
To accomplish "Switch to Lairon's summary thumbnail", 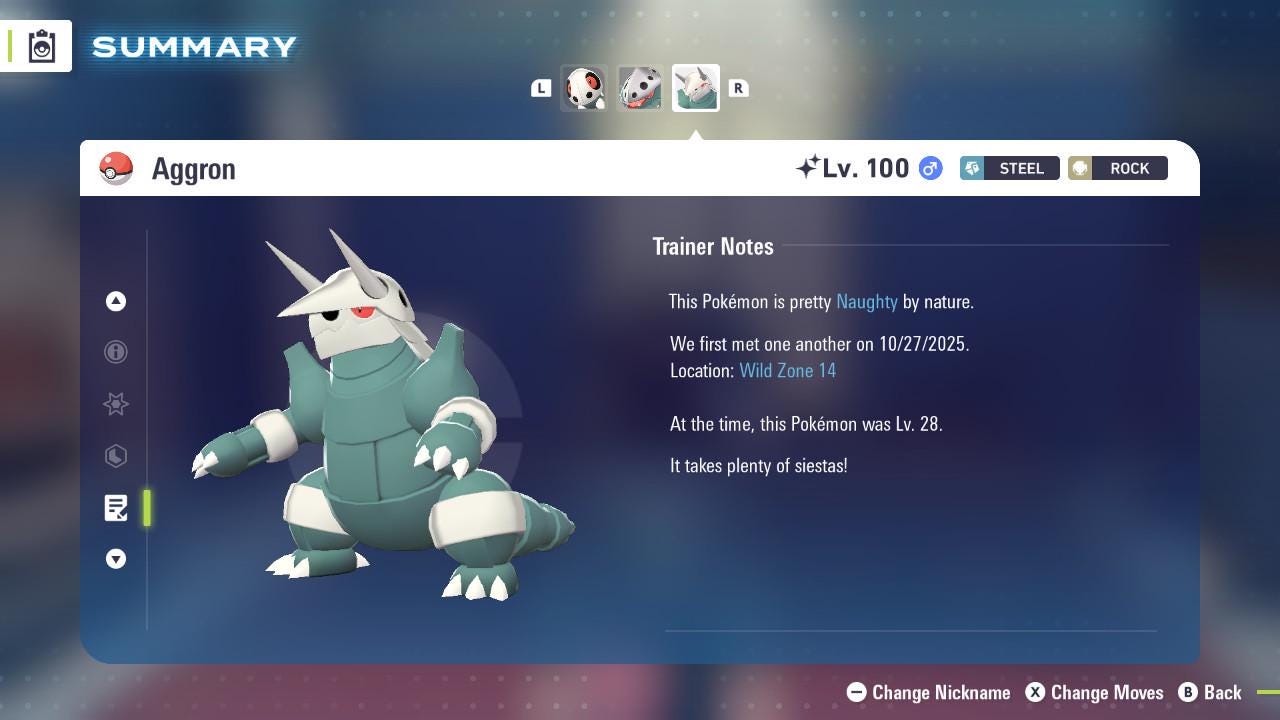I will pyautogui.click(x=640, y=88).
